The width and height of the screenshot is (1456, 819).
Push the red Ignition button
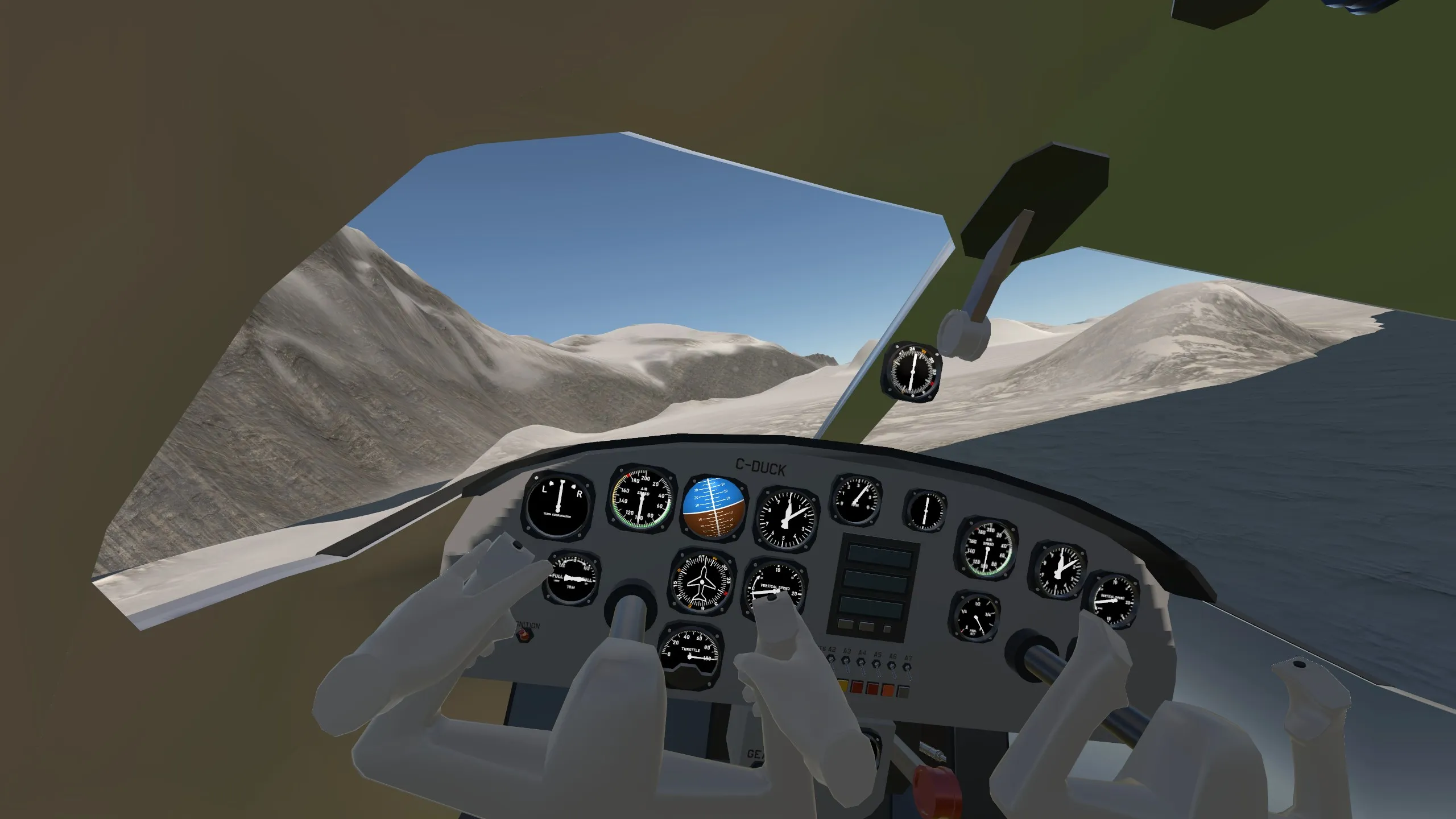click(523, 635)
